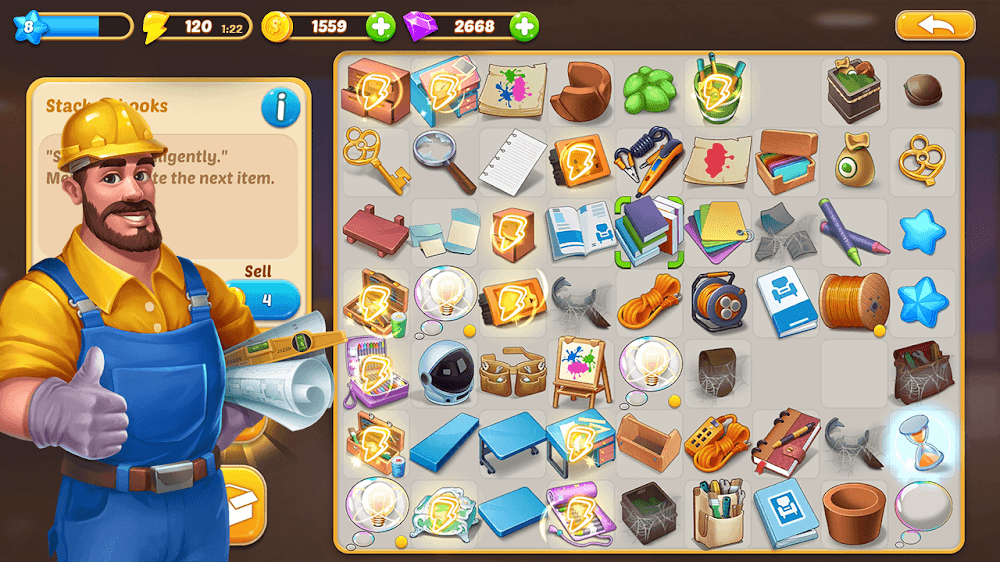Buy more purple gems with plus button
The height and width of the screenshot is (562, 1000).
(x=524, y=27)
